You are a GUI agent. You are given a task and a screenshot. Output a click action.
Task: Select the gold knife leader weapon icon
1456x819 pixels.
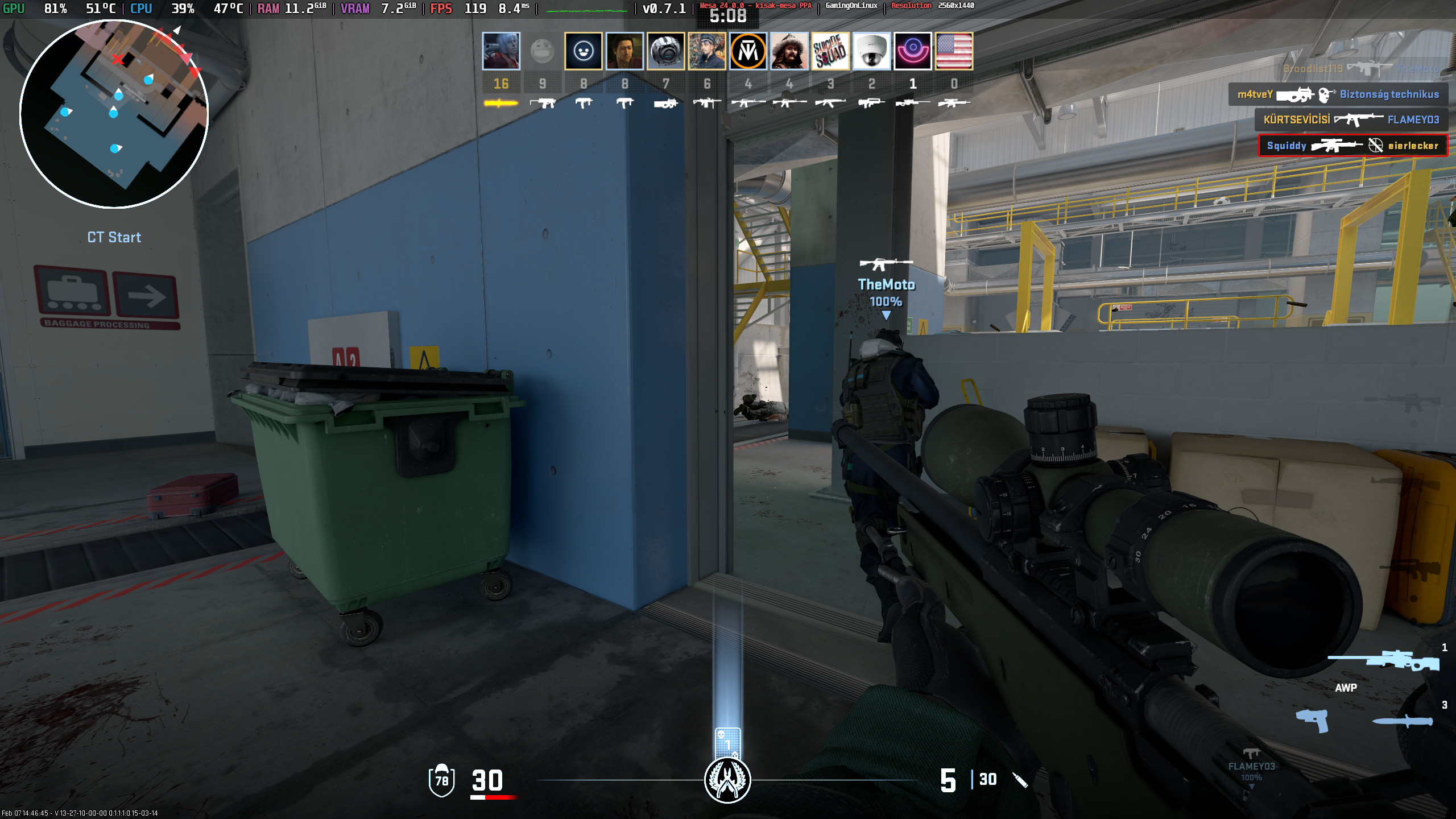[500, 104]
